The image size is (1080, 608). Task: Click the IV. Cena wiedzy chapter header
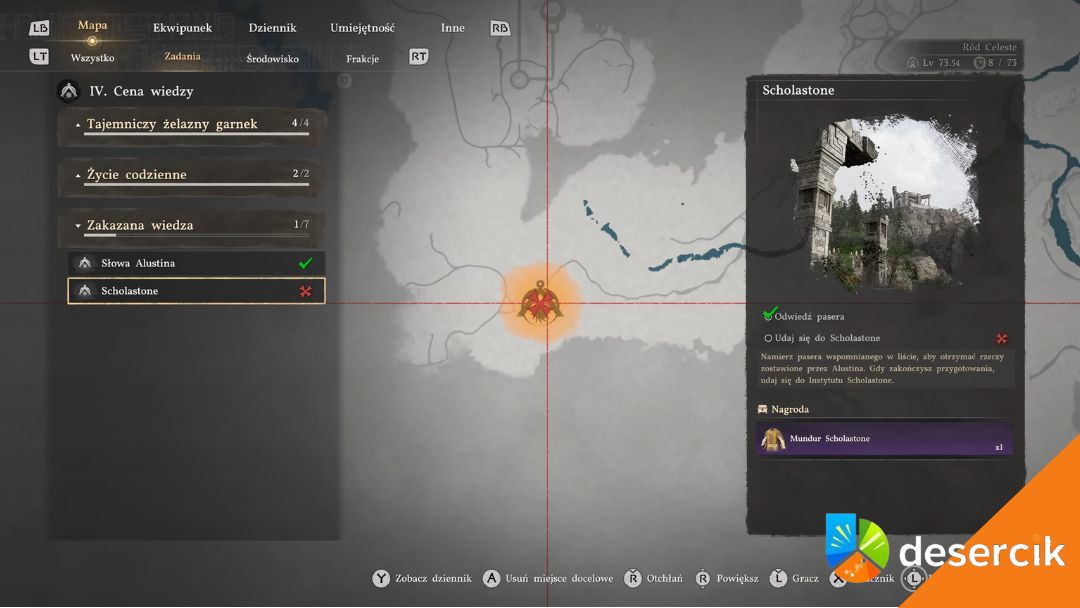140,91
